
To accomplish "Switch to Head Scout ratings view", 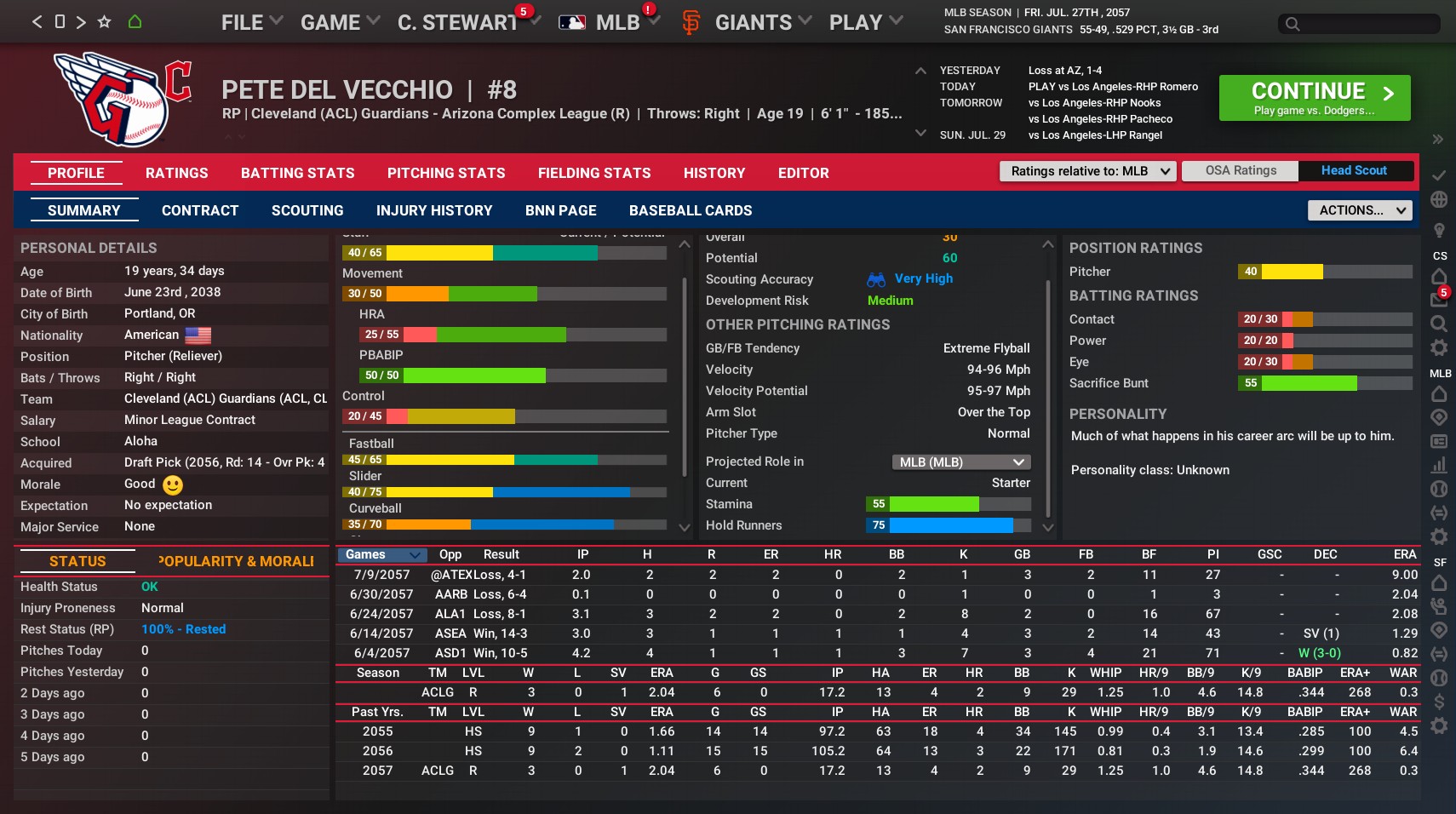I will click(1354, 170).
